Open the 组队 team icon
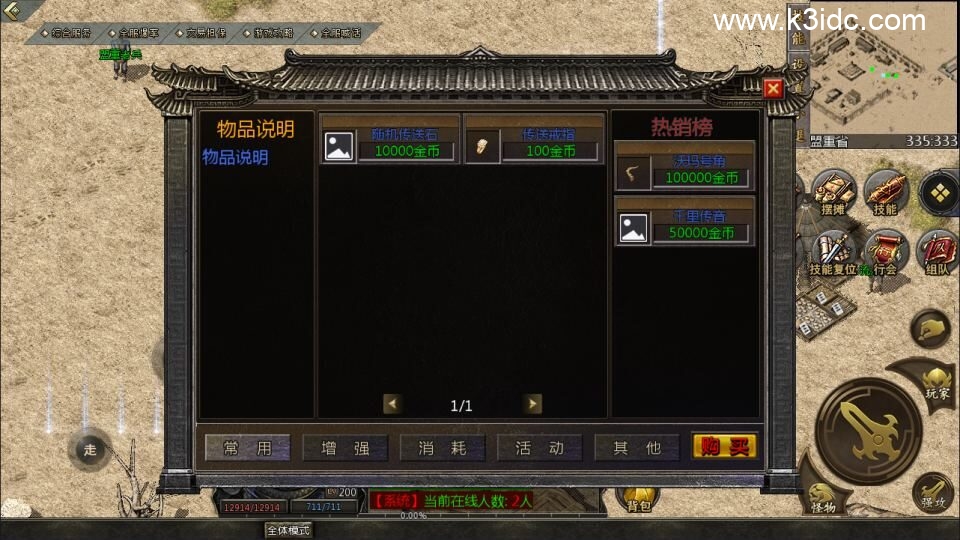 (x=938, y=252)
